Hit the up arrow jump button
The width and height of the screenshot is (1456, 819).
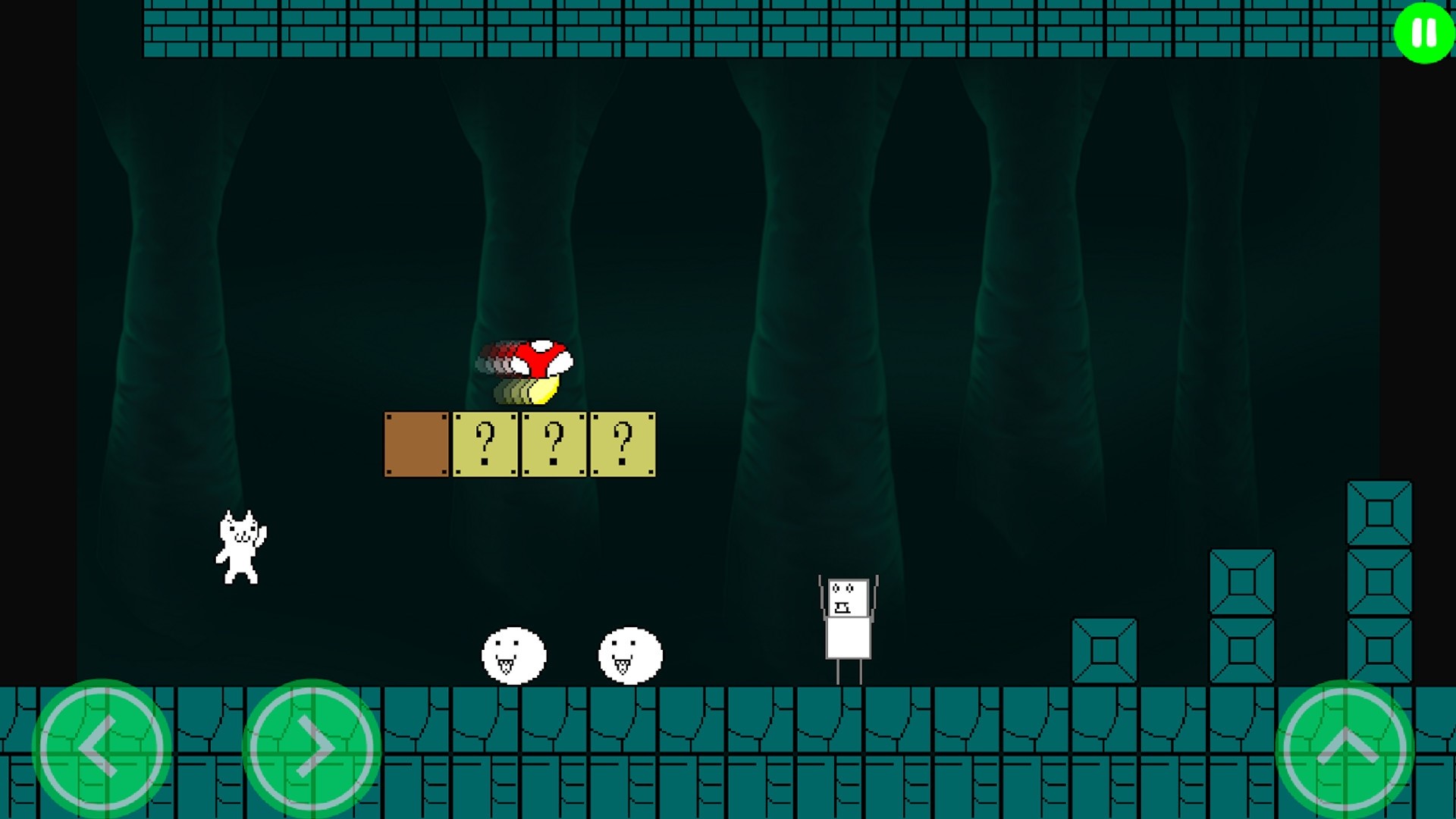(x=1345, y=748)
